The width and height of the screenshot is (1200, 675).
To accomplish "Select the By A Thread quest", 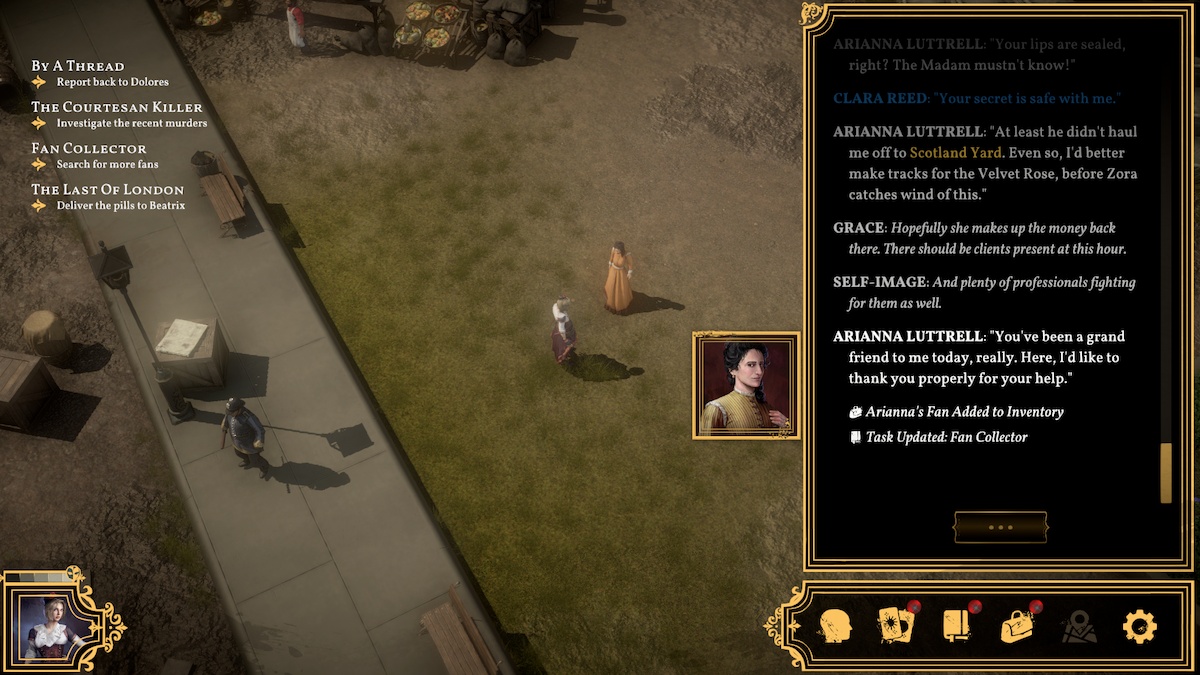I will (78, 66).
